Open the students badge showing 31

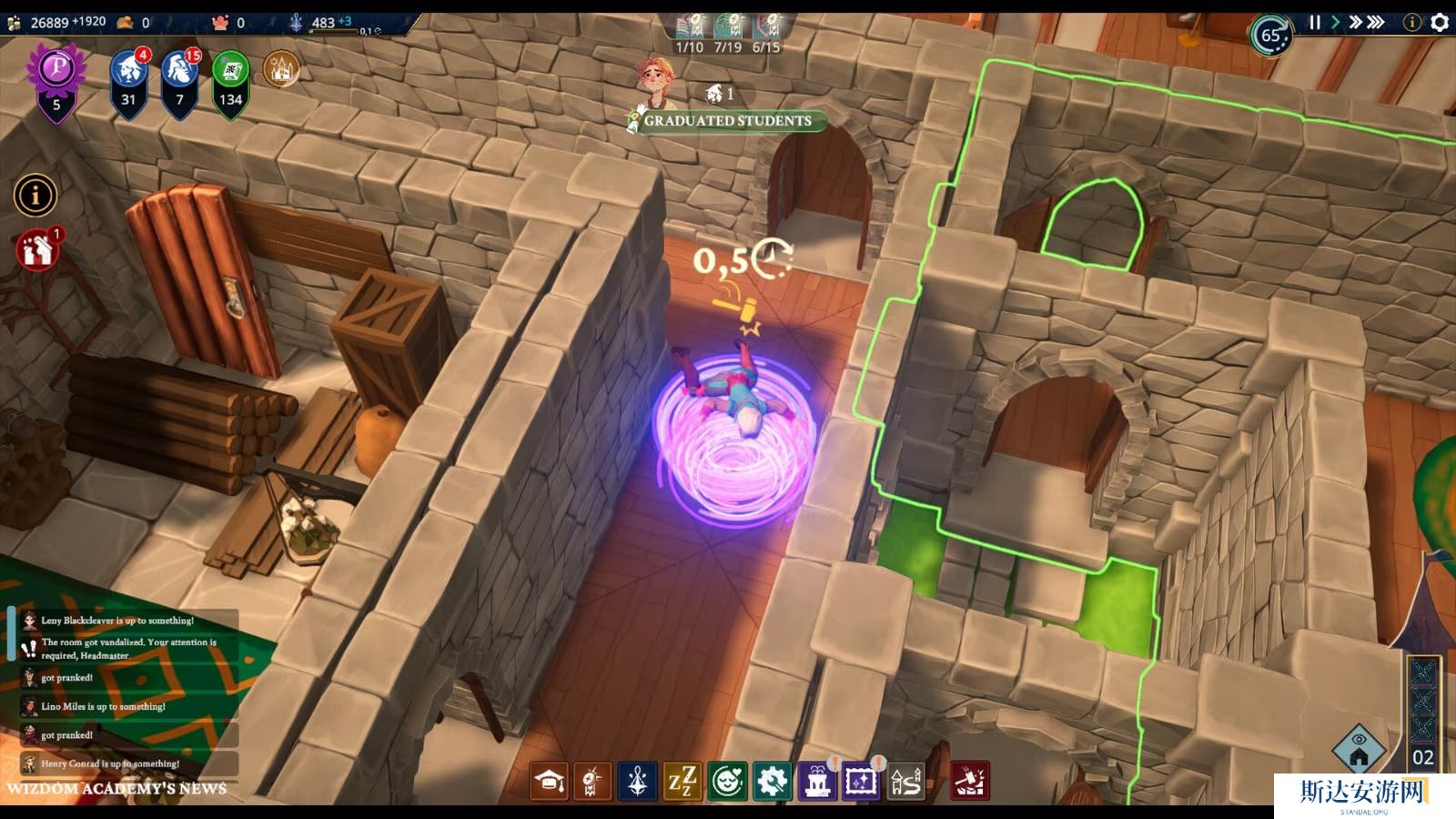128,78
